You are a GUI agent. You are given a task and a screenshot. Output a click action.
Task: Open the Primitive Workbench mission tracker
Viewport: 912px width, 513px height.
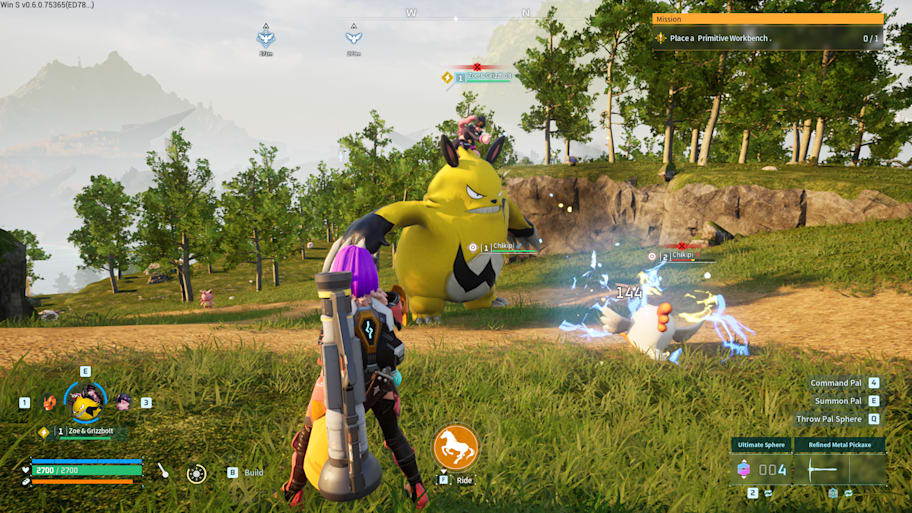click(x=767, y=38)
